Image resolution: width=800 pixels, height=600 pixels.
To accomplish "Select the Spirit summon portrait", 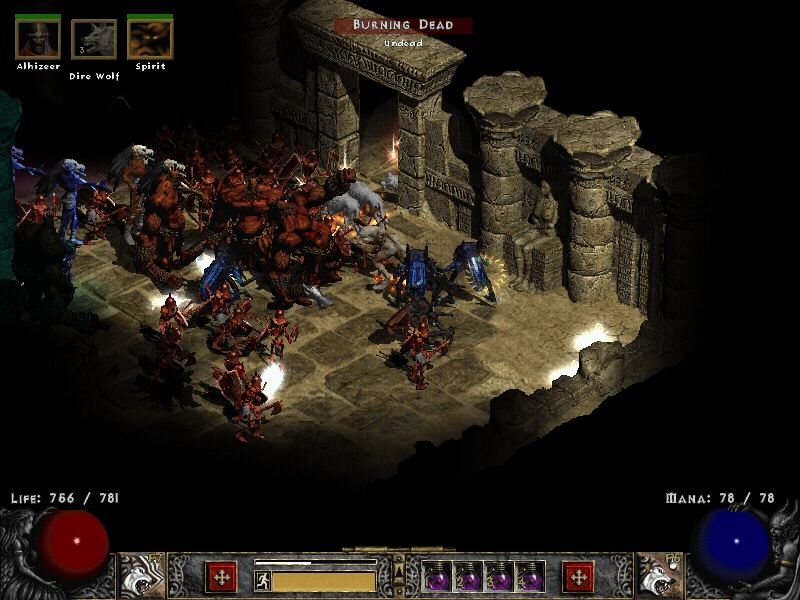I will pyautogui.click(x=150, y=39).
